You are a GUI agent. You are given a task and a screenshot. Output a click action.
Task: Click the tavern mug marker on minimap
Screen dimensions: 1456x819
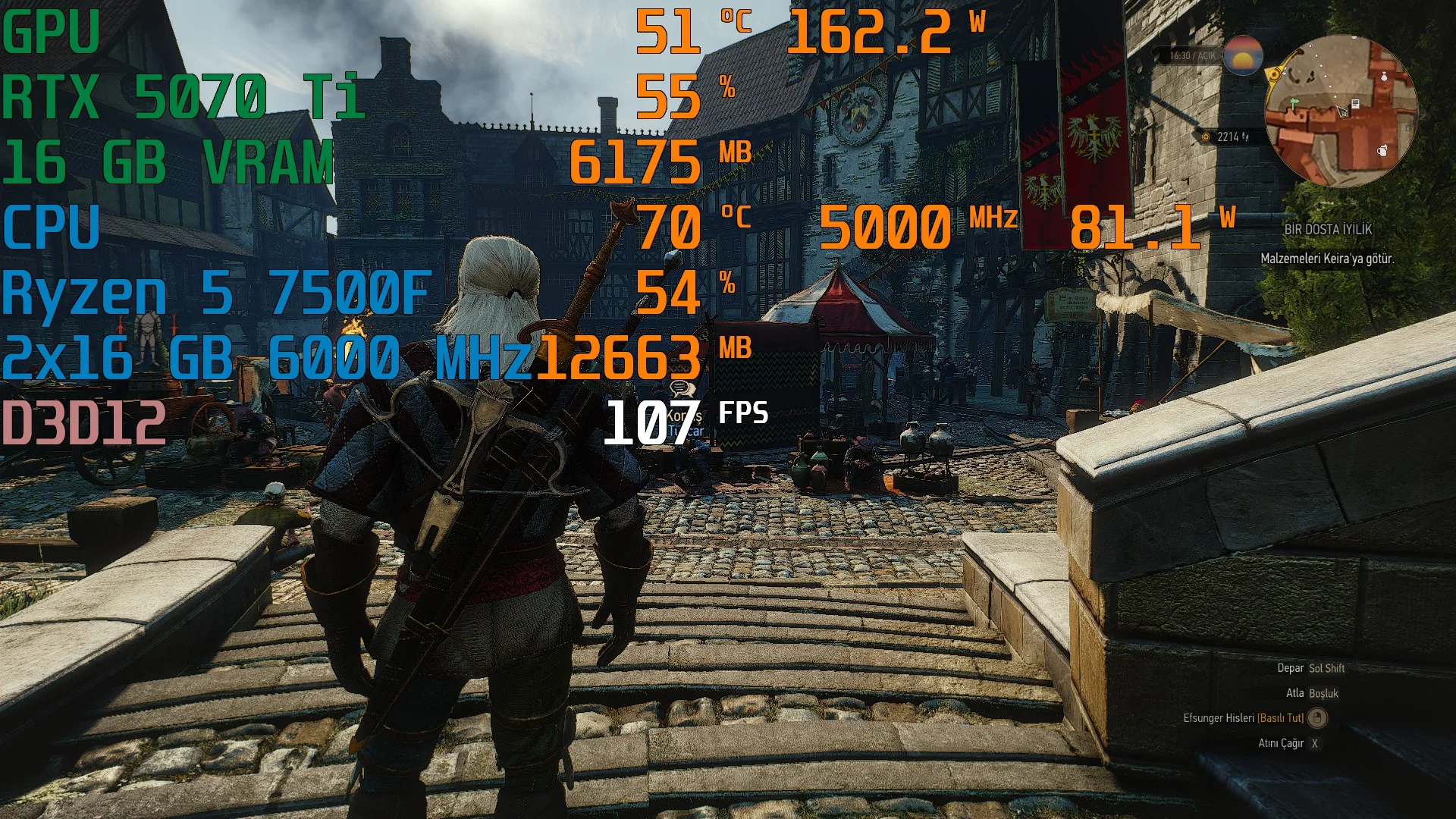click(x=1383, y=150)
